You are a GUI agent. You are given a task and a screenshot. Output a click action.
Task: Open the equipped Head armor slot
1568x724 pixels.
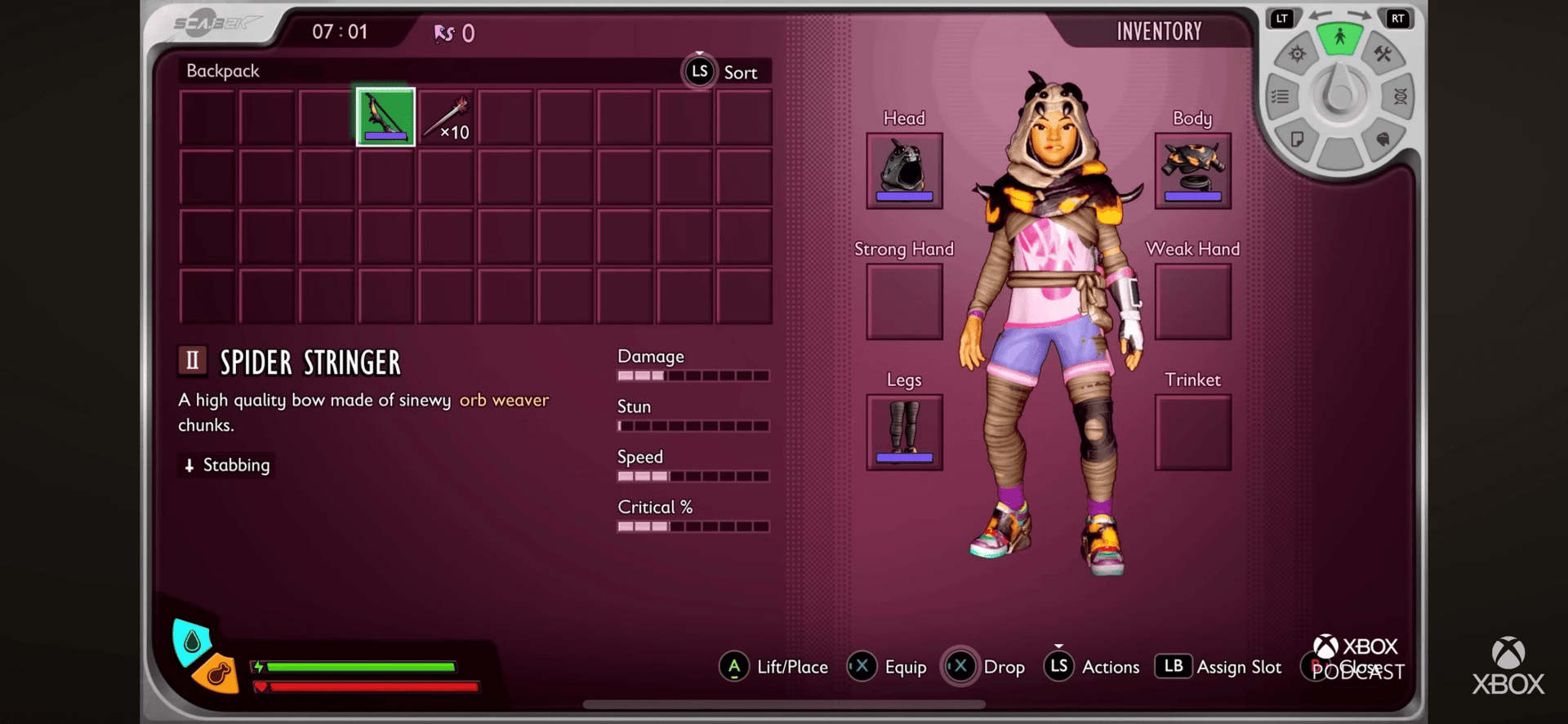point(904,171)
